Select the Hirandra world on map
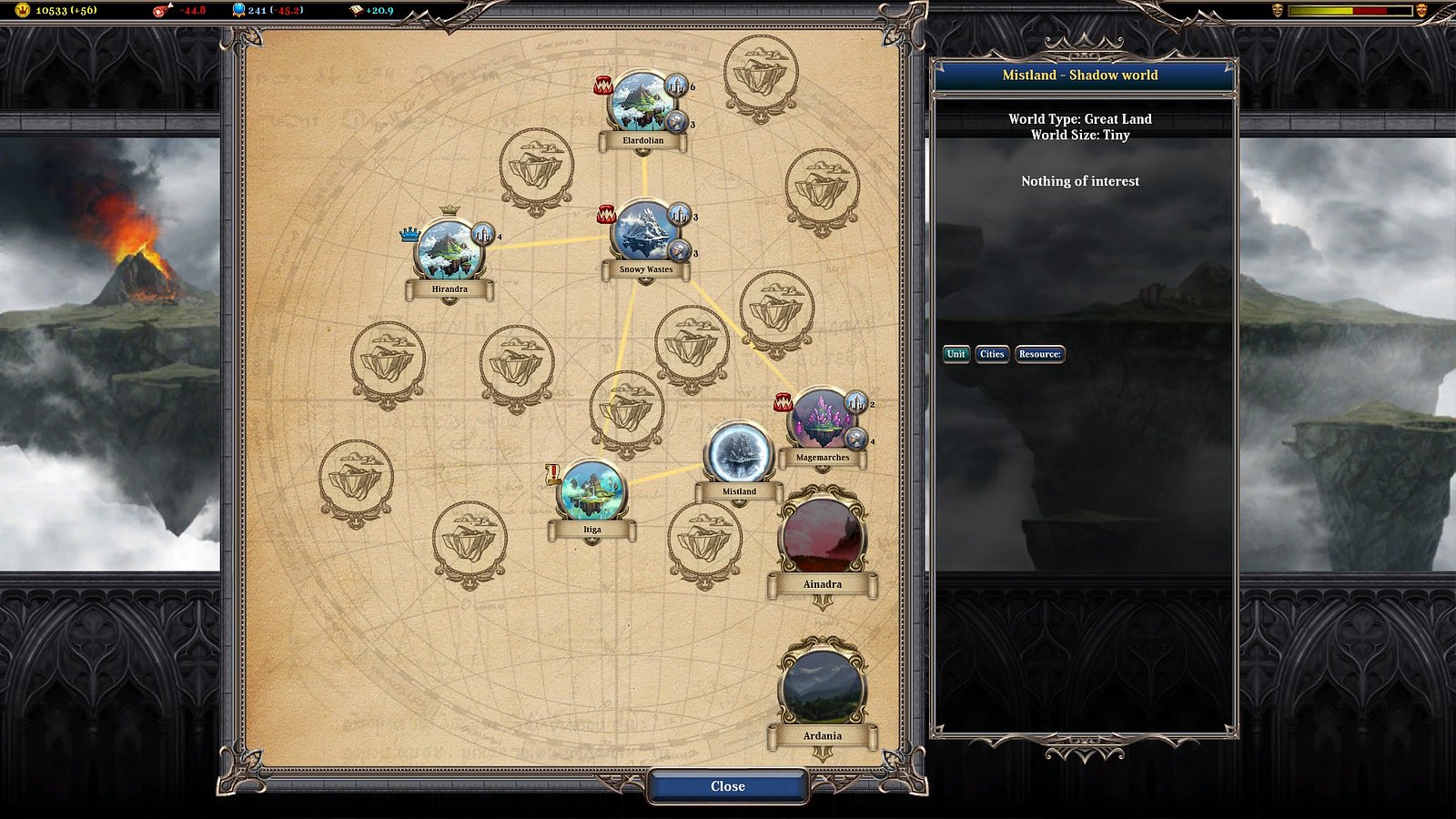 coord(450,251)
